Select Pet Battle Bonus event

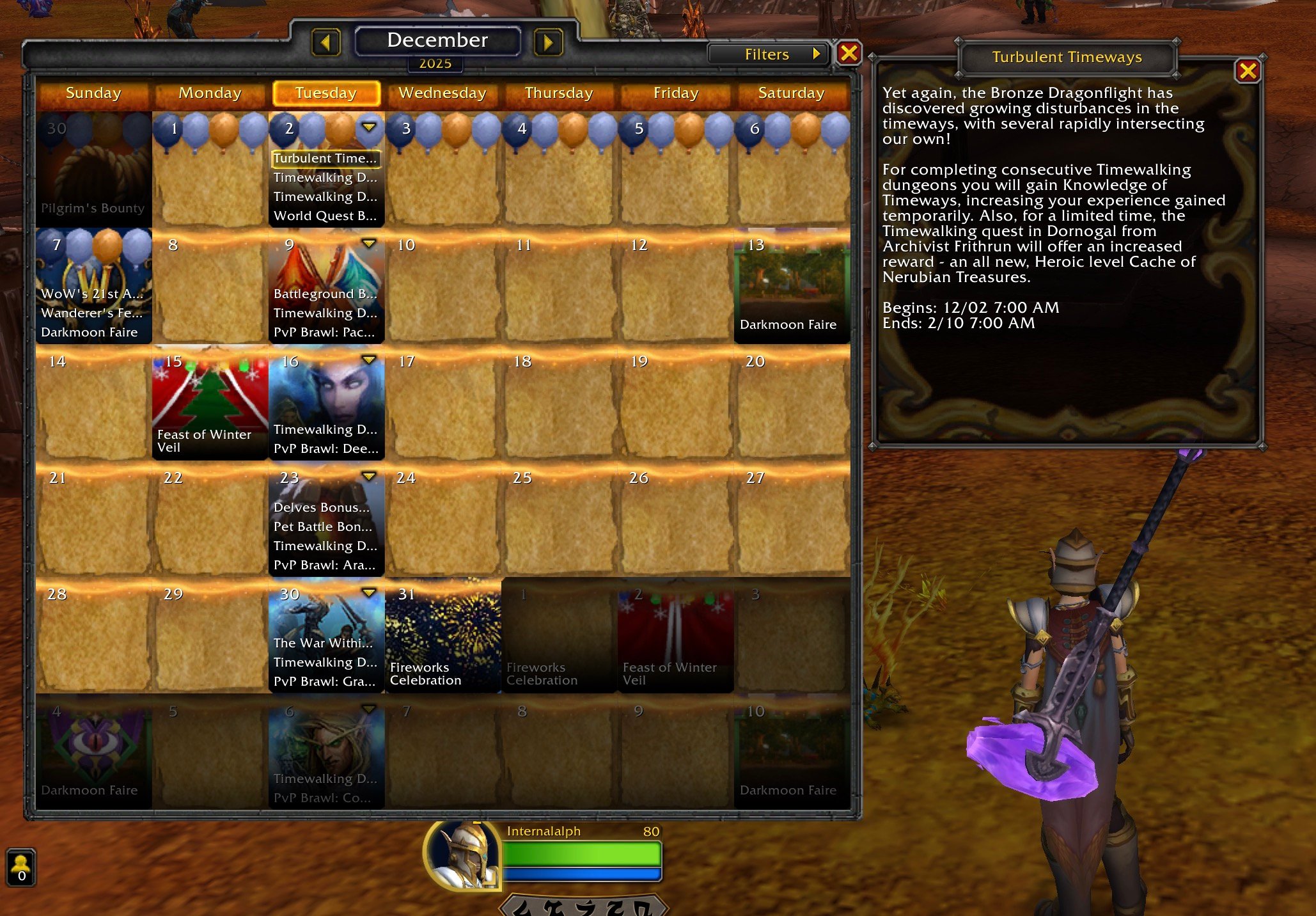pos(322,527)
